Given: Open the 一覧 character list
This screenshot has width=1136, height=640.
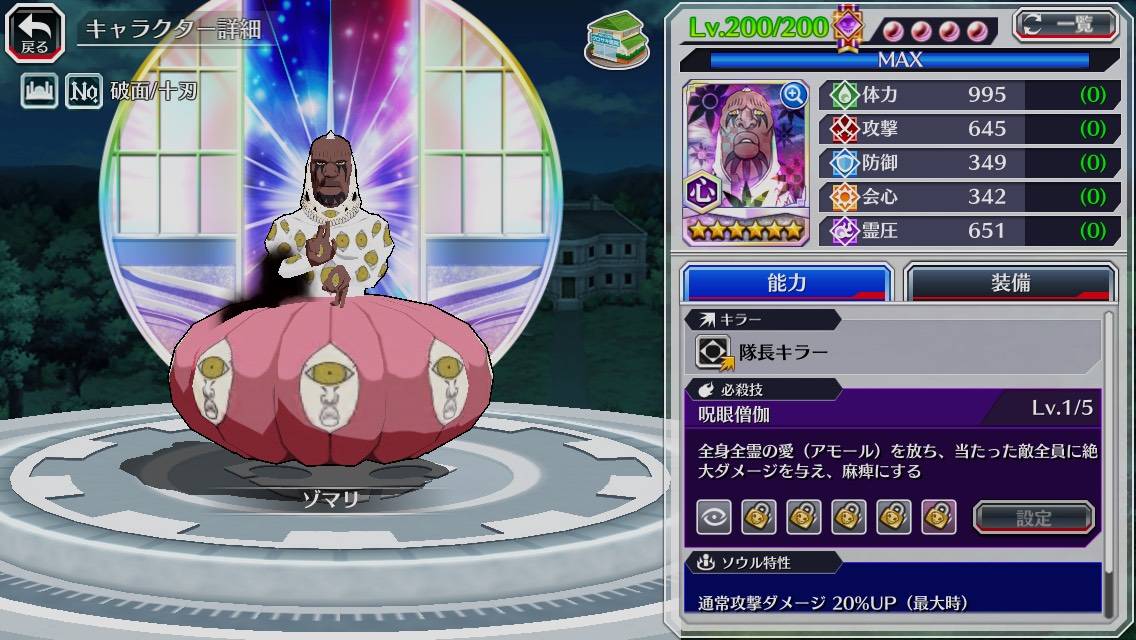Looking at the screenshot, I should [x=1064, y=24].
